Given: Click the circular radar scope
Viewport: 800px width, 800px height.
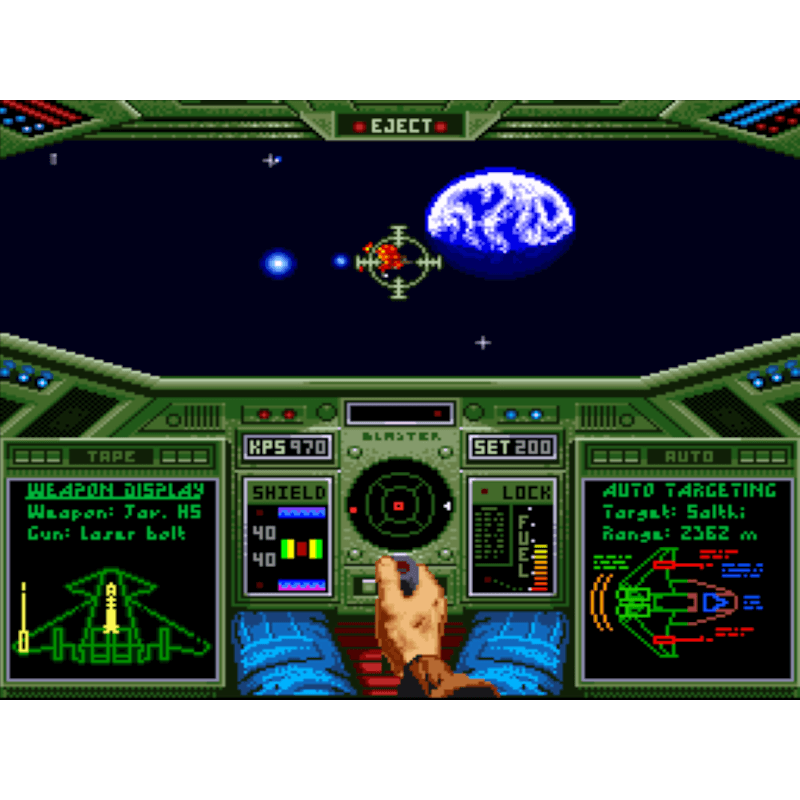Looking at the screenshot, I should click(x=399, y=506).
